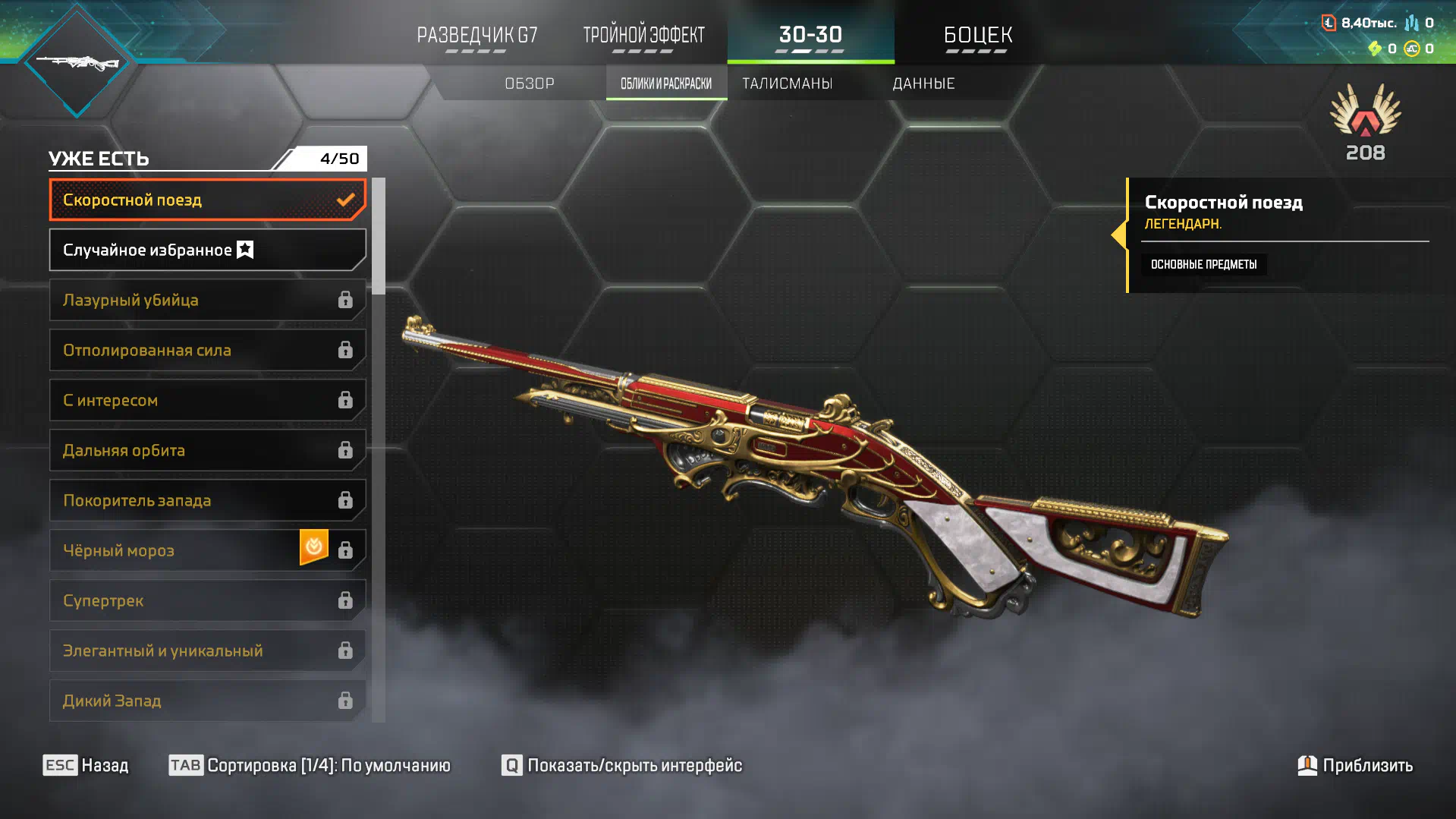Viewport: 1456px width, 819px height.
Task: Select the Элегантный и уникальный skin
Action: pos(207,650)
